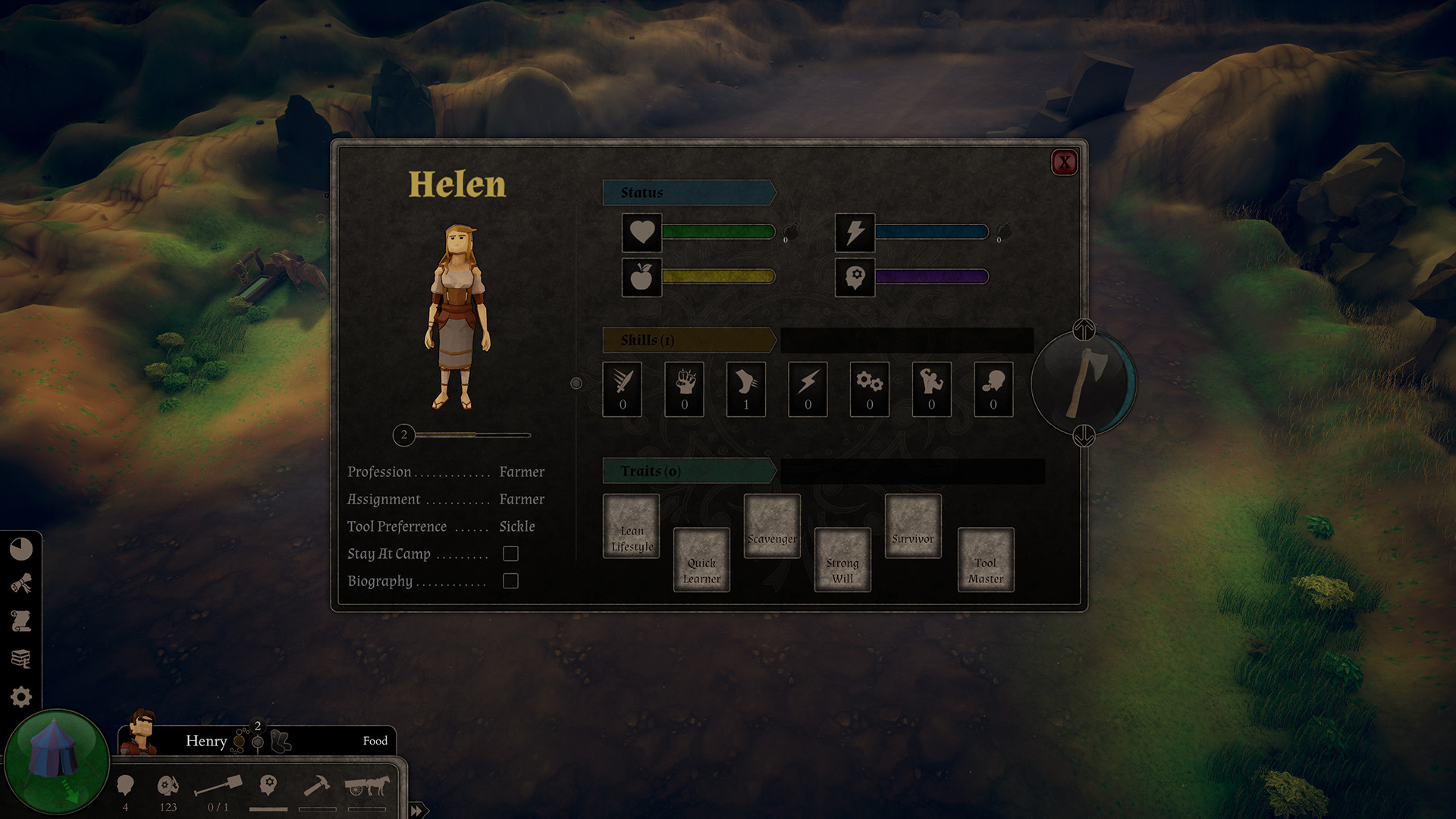Enable the Stay At Camp checkbox
The width and height of the screenshot is (1456, 819).
510,554
